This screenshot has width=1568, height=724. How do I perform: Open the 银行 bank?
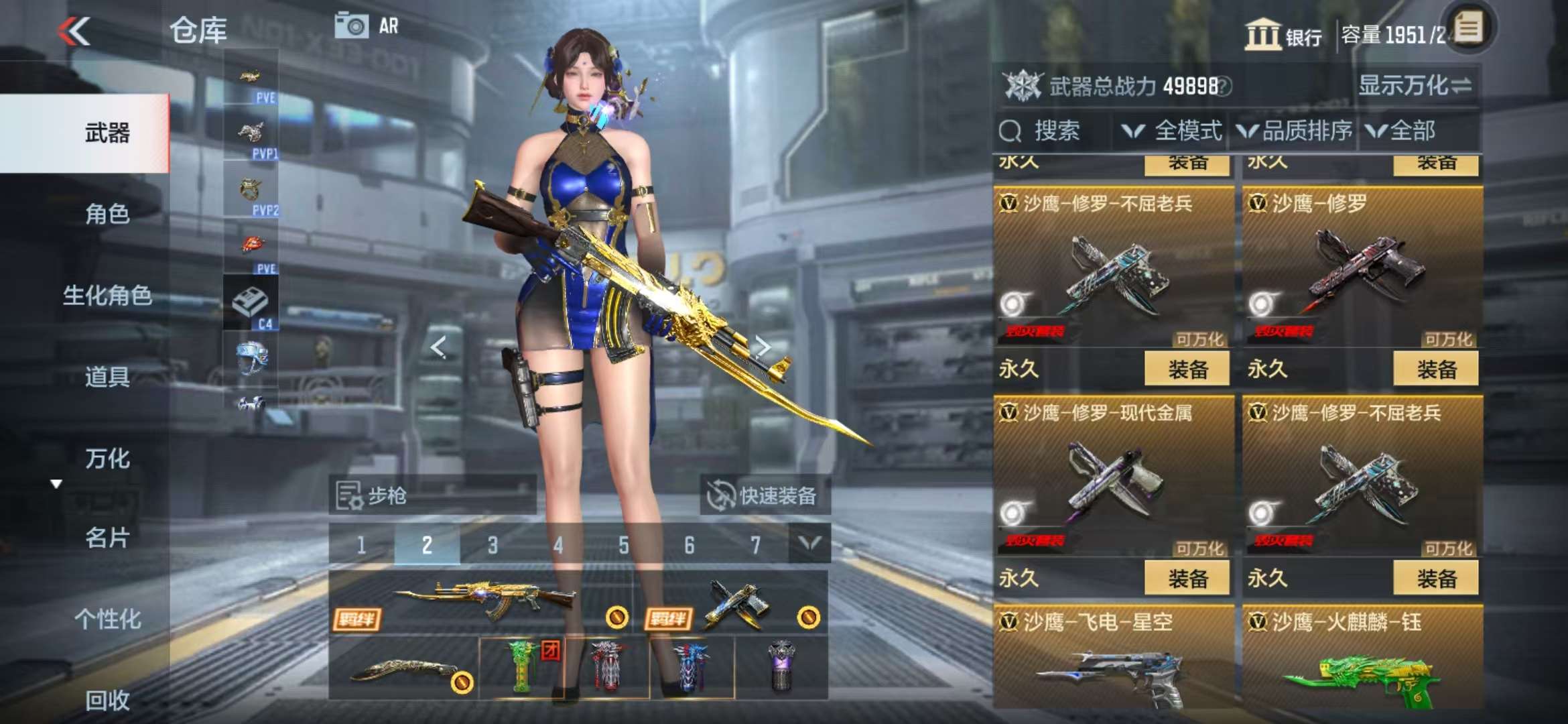click(1283, 35)
